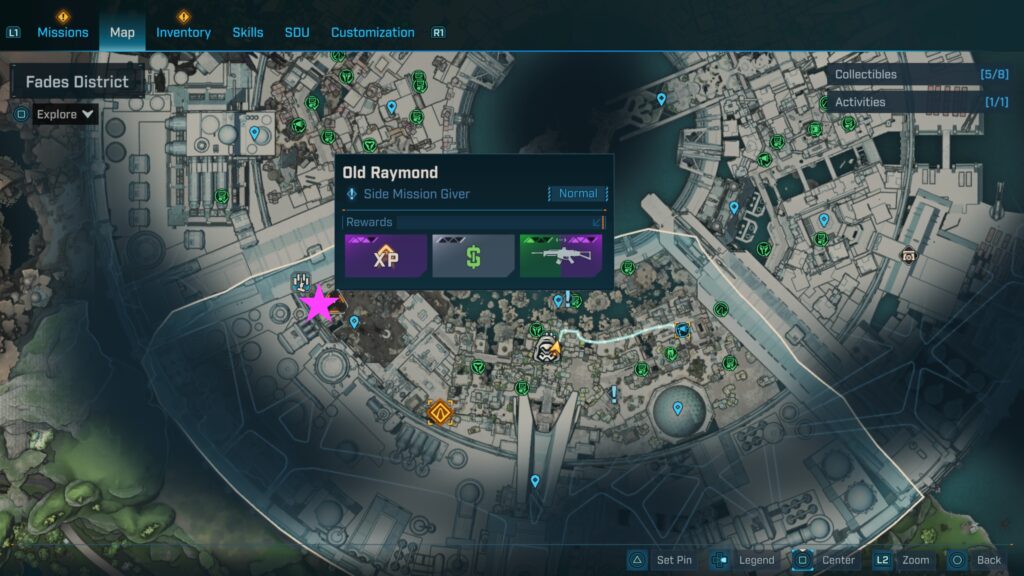Select the orange diamond mission marker
The height and width of the screenshot is (576, 1024).
439,411
